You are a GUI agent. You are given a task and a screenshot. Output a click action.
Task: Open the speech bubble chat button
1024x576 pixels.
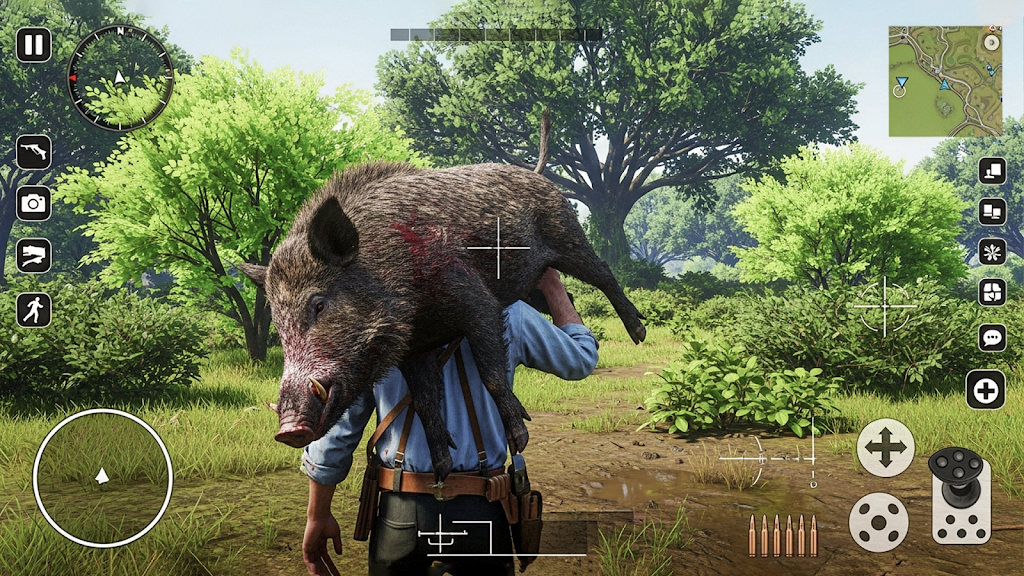(991, 337)
